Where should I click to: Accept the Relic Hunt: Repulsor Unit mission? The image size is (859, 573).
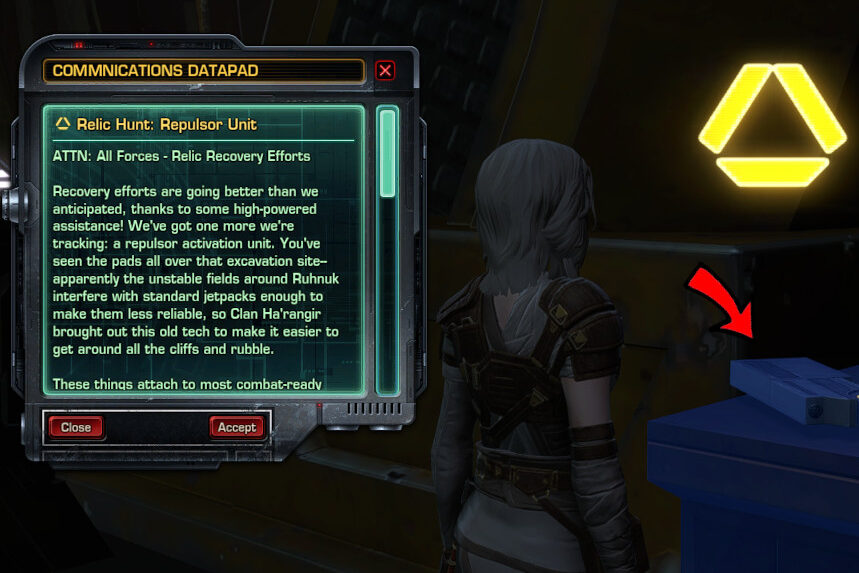point(237,427)
